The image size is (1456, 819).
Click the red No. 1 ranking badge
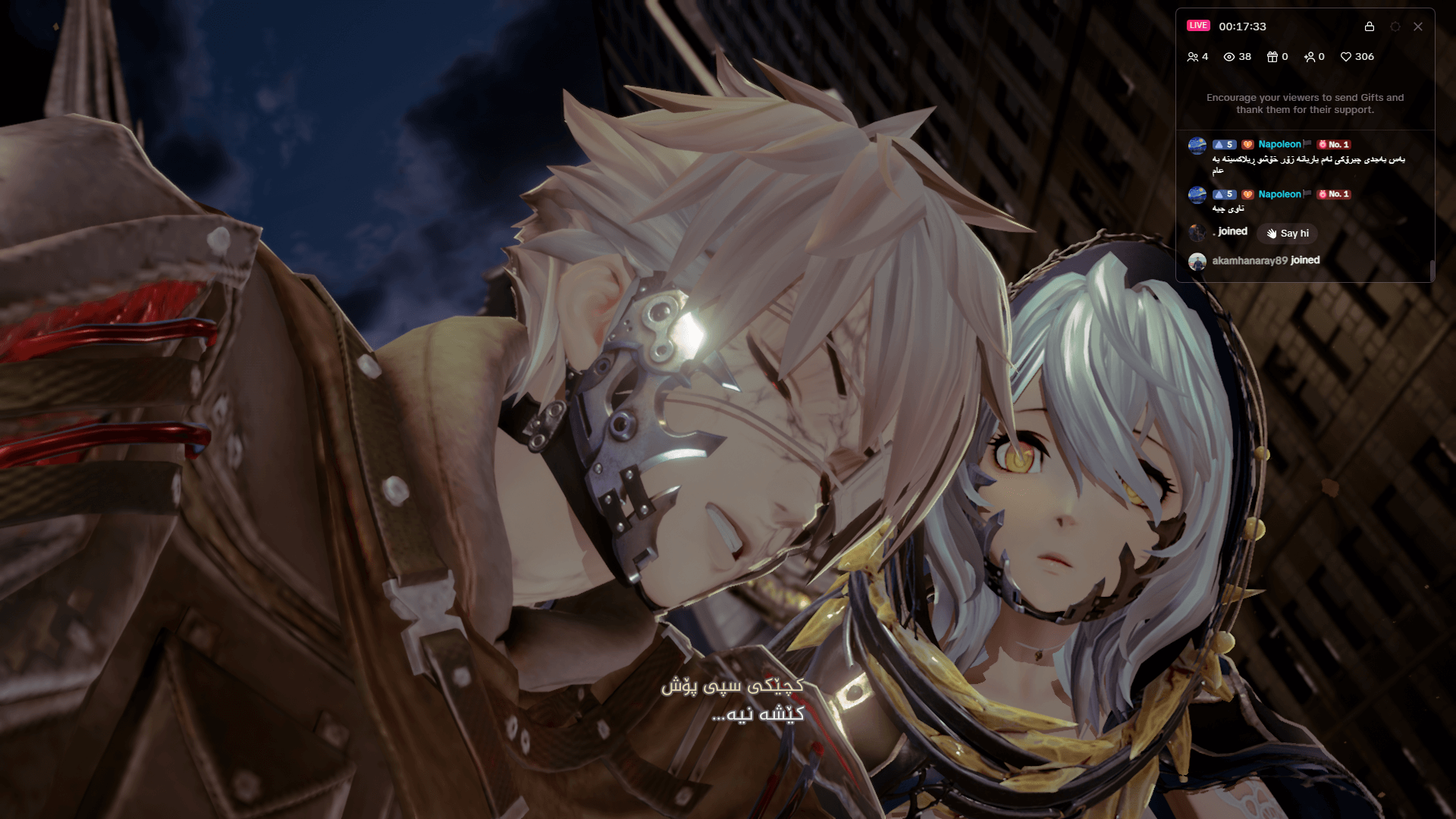click(x=1334, y=144)
